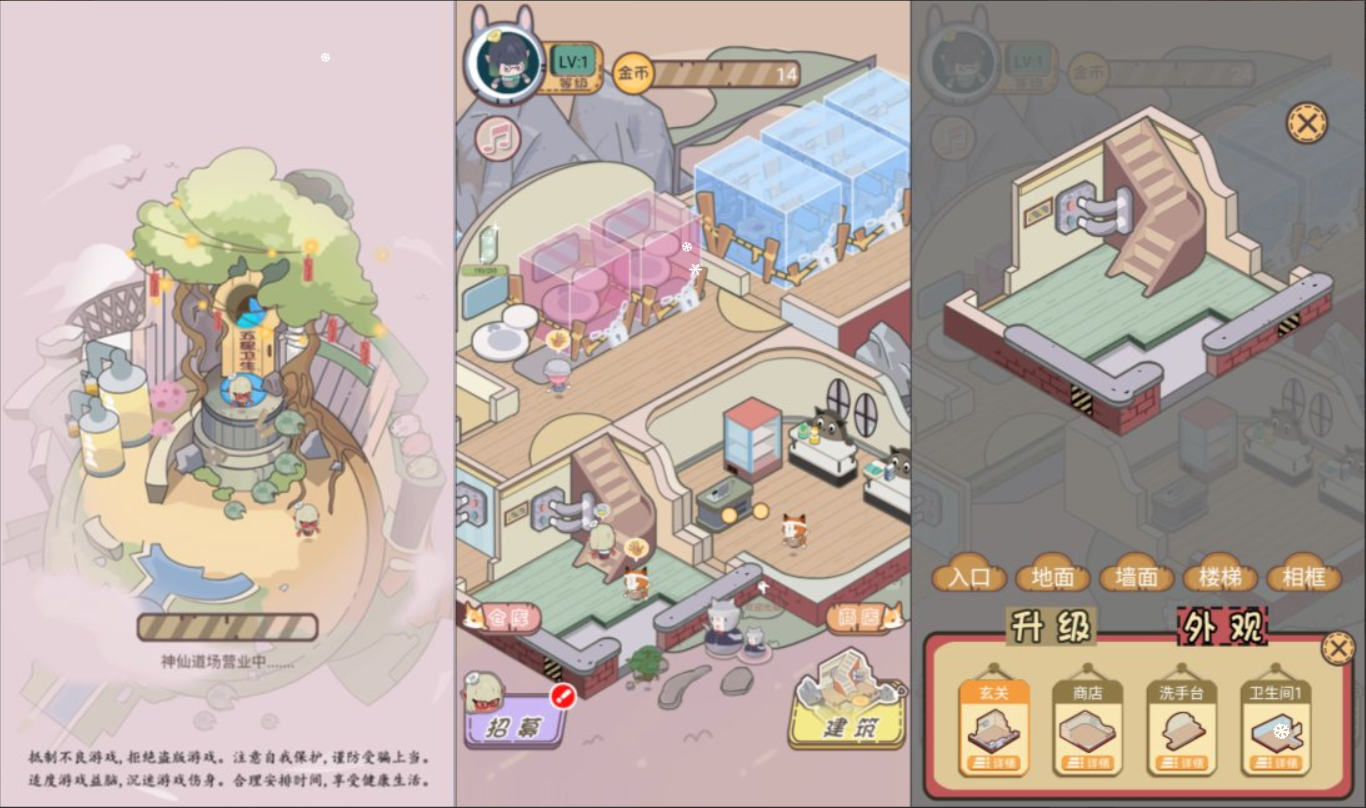Open the 建筑 building menu
The width and height of the screenshot is (1366, 808).
click(x=847, y=724)
